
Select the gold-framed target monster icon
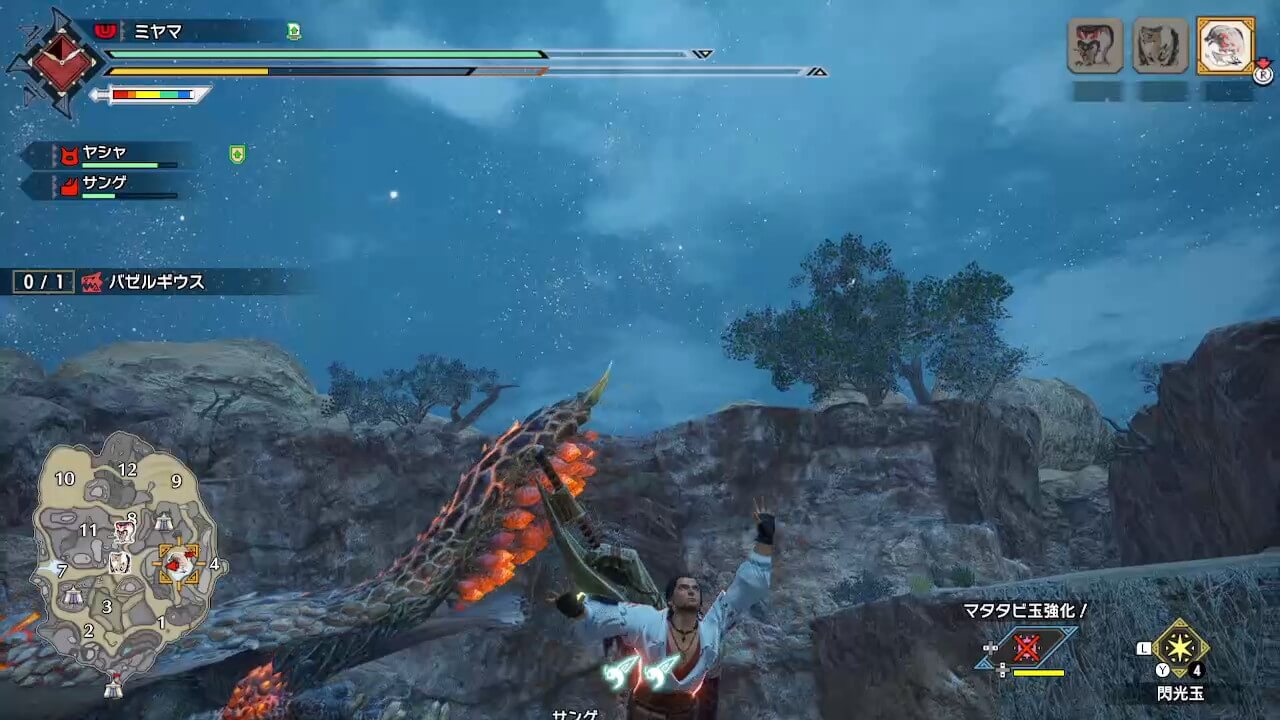click(x=1225, y=45)
